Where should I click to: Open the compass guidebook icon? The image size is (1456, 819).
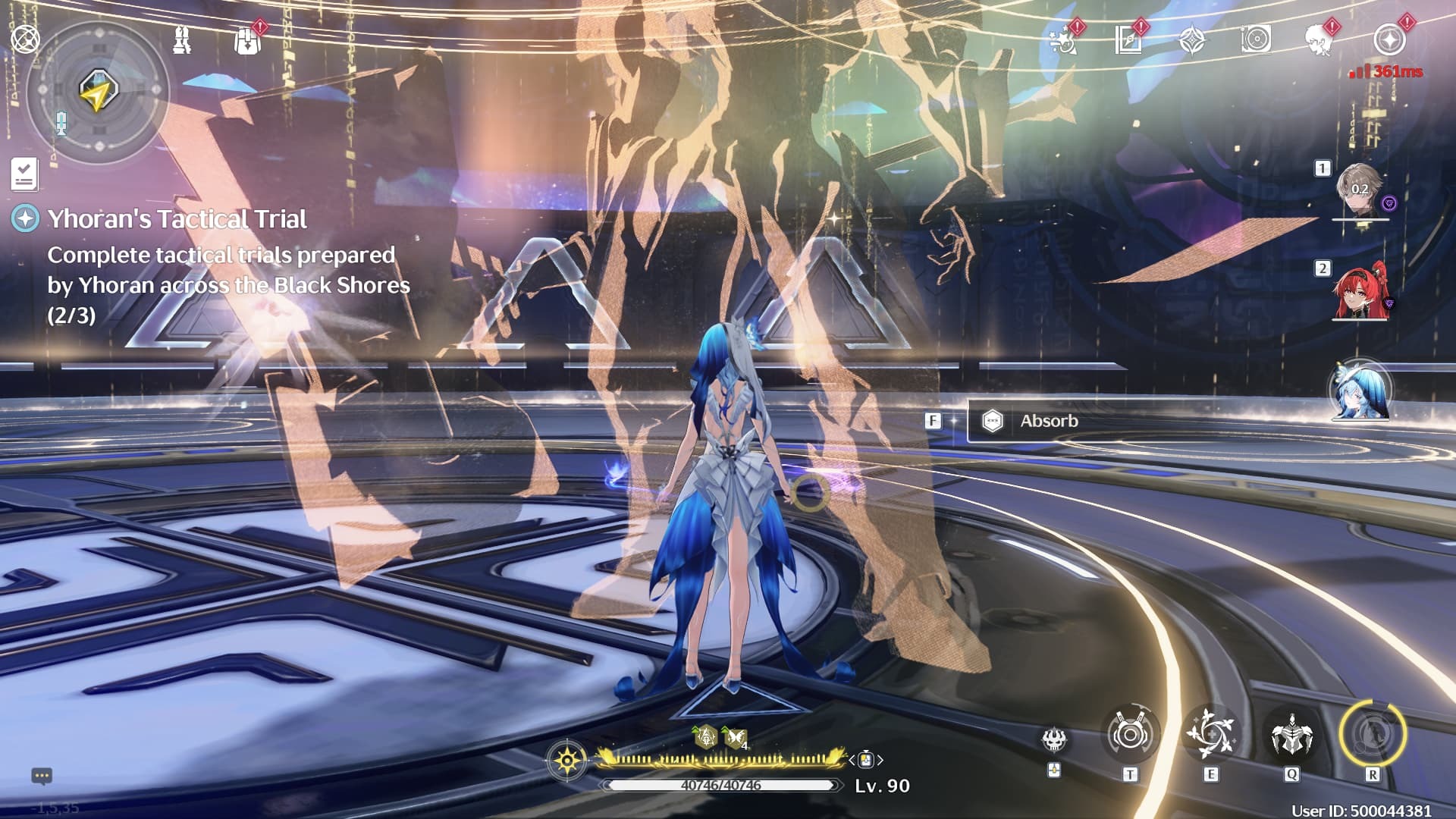pyautogui.click(x=1128, y=40)
